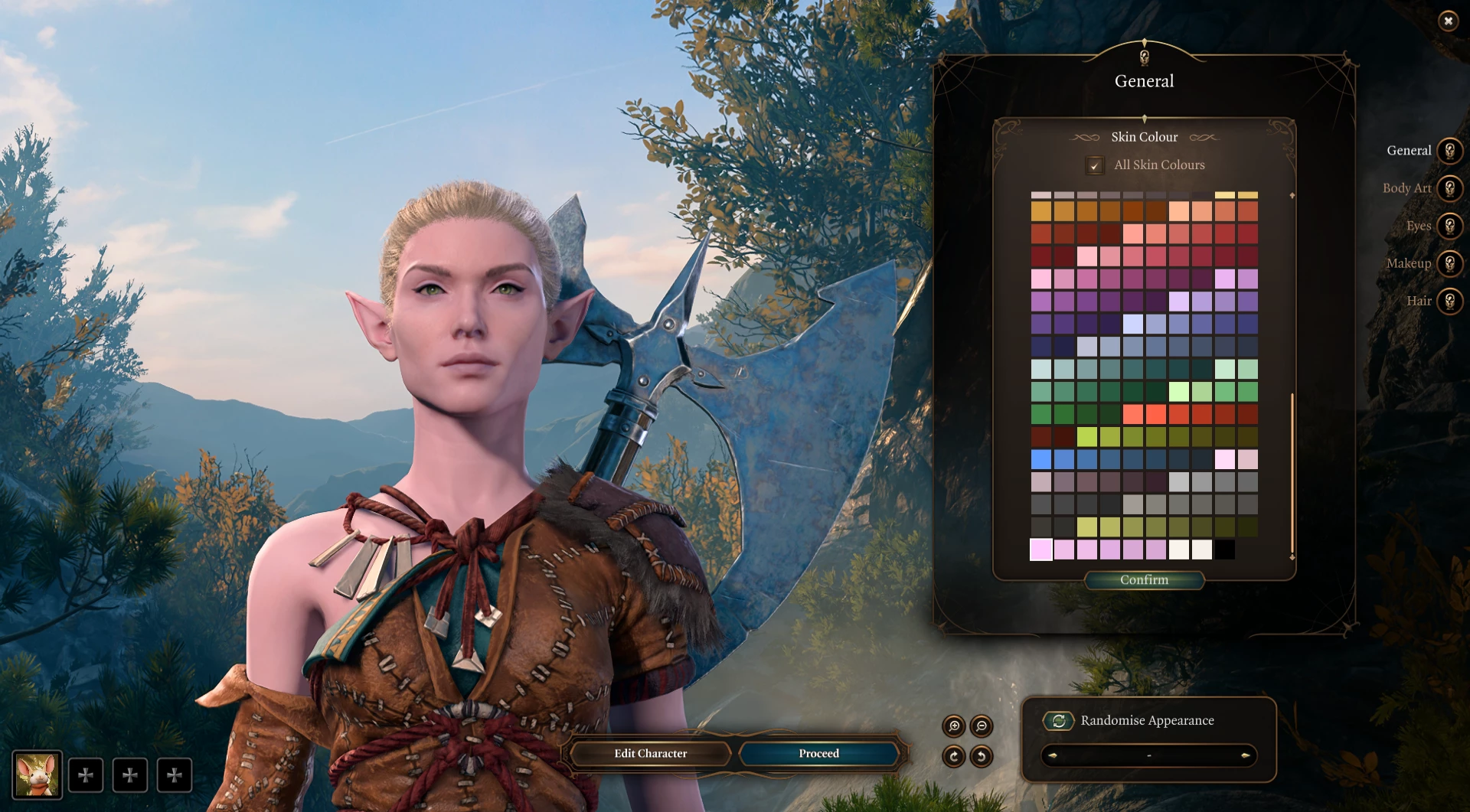Select the character portrait in party bar
Screen dimensions: 1470x812
(37, 774)
